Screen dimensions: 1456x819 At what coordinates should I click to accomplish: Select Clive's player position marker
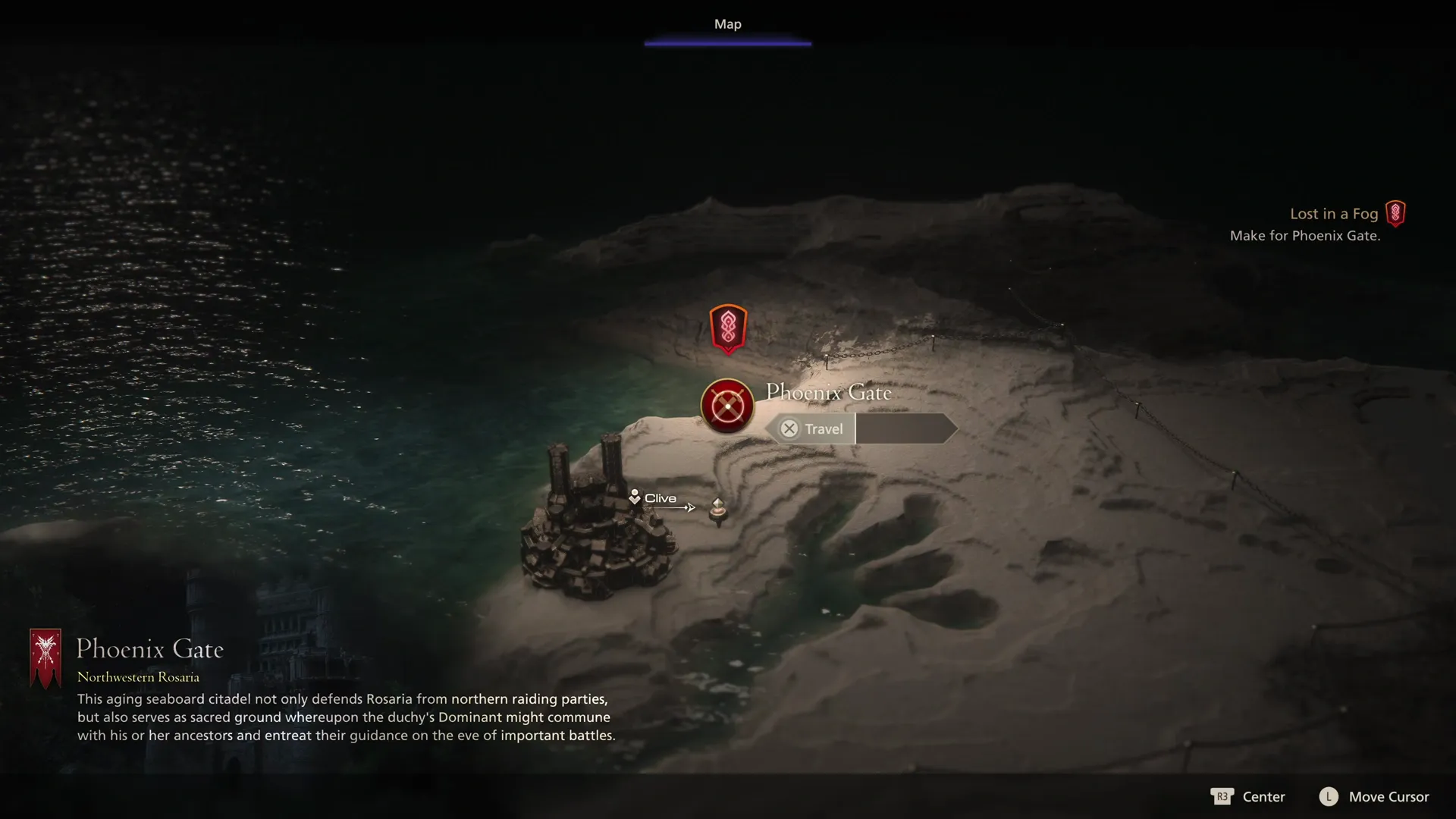[x=634, y=496]
